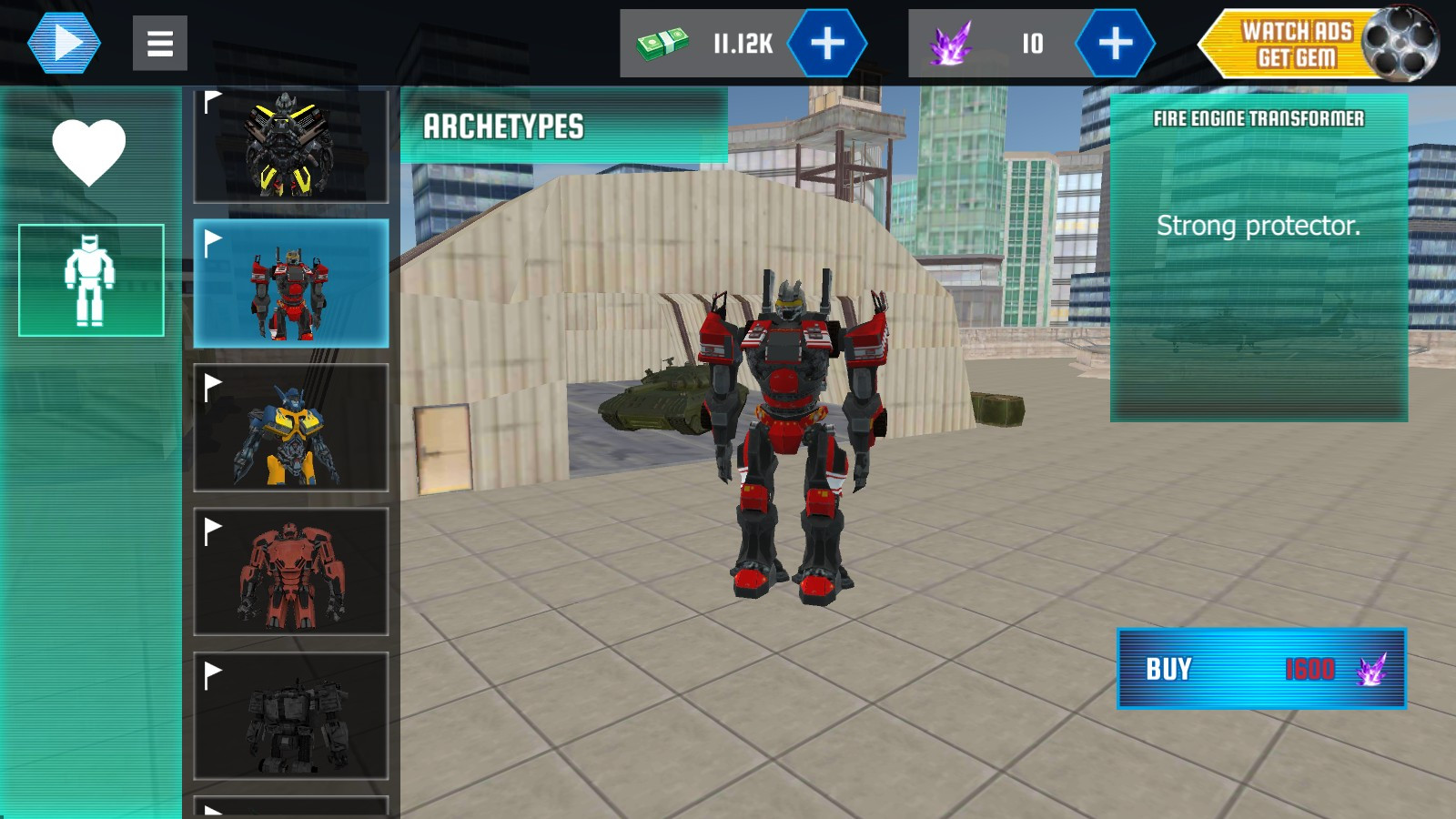Pick the blue and yellow robot thumbnail
Viewport: 1456px width, 819px height.
tap(290, 428)
